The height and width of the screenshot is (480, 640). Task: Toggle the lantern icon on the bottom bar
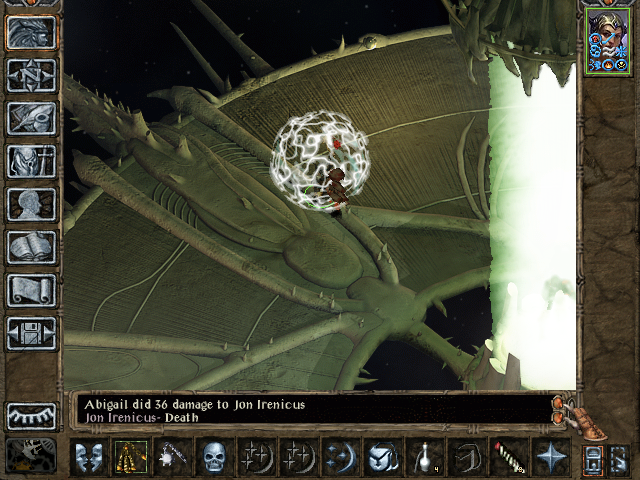click(592, 459)
